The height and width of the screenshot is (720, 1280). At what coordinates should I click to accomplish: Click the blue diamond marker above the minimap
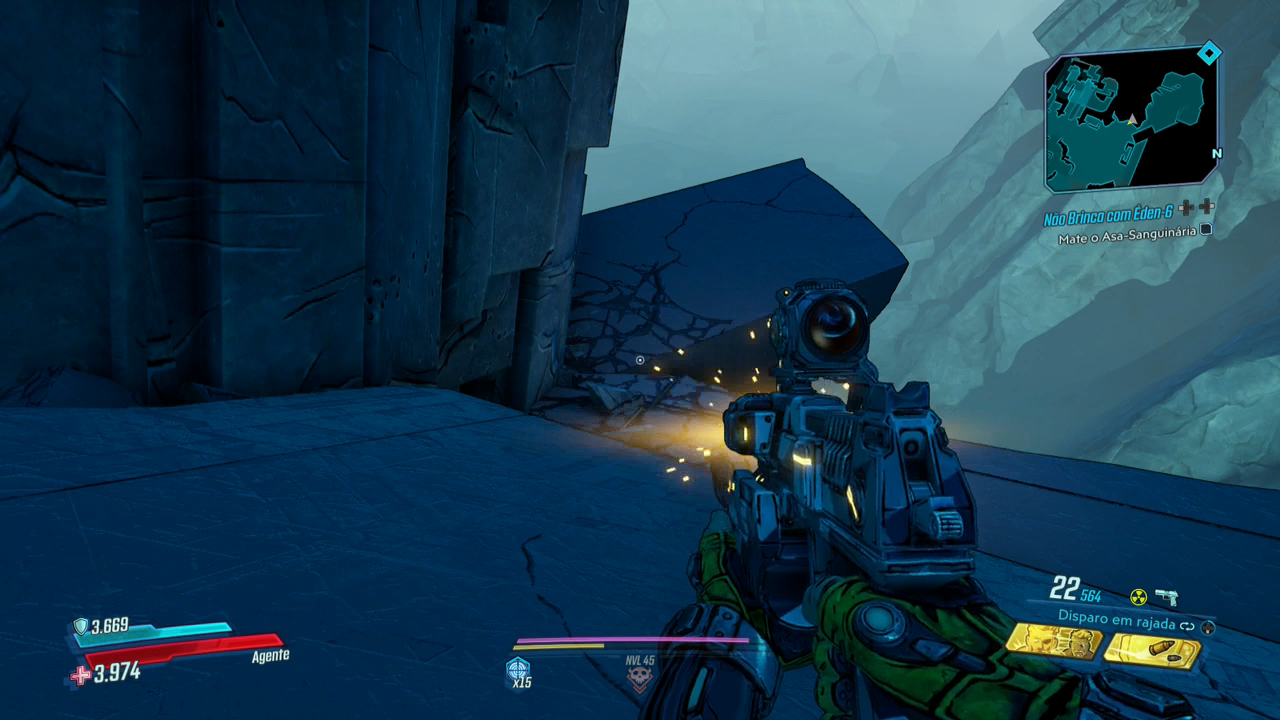1209,53
